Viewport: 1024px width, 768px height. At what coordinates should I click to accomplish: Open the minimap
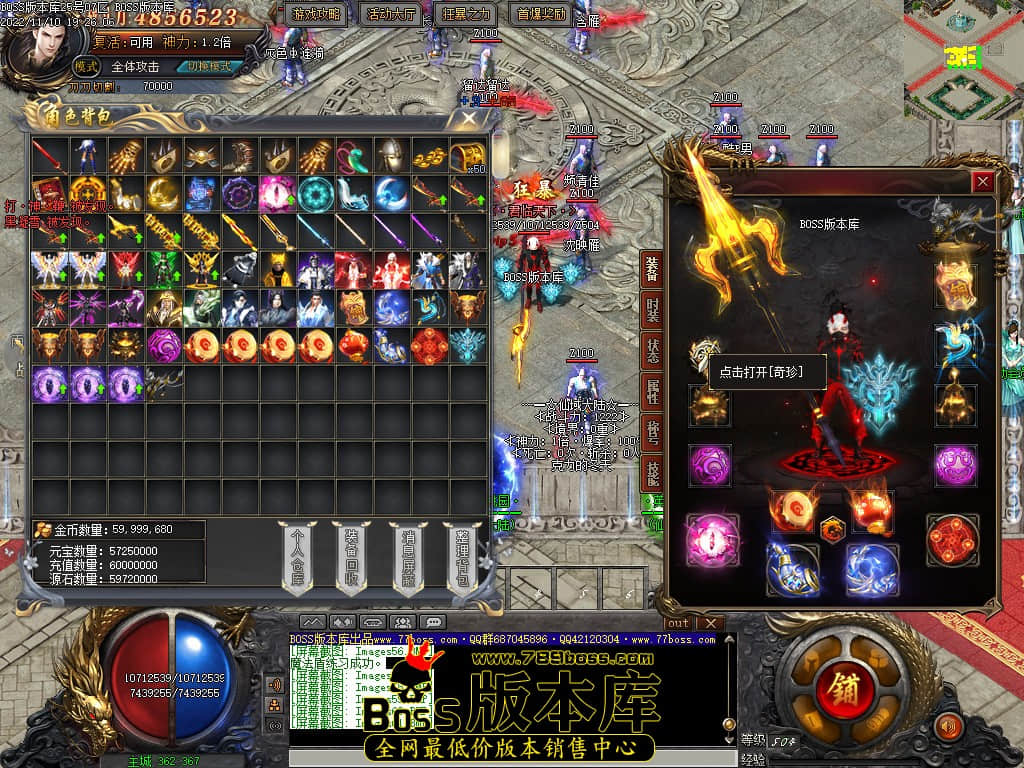point(963,60)
